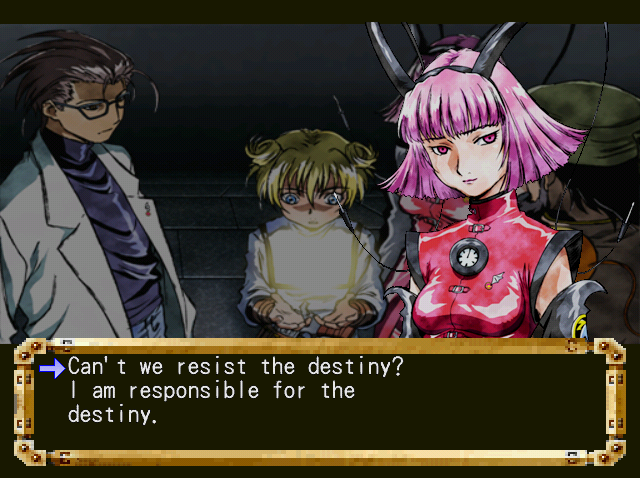Viewport: 640px width, 478px height.
Task: Choose "Can't we resist the destiny?" reply
Action: pyautogui.click(x=235, y=367)
